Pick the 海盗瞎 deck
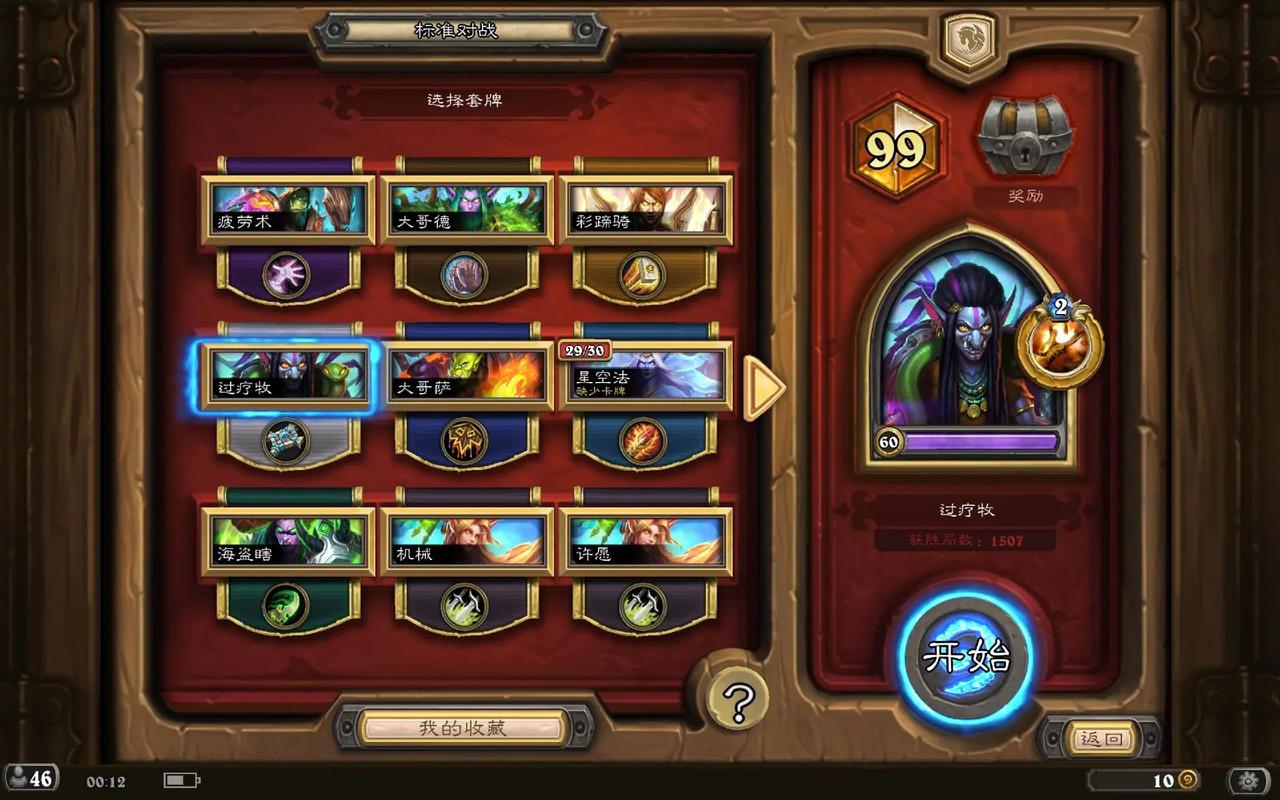This screenshot has width=1280, height=800. 288,542
